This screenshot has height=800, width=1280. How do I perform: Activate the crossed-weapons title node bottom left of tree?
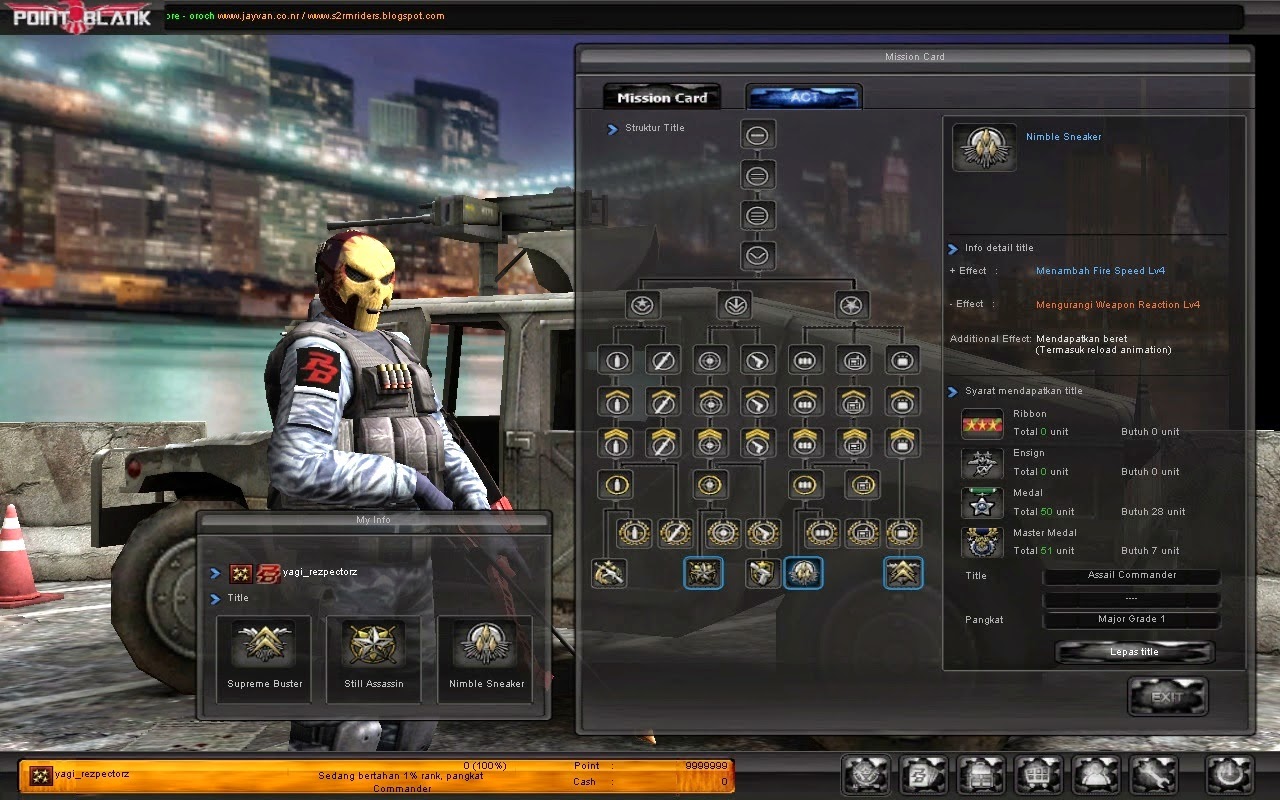[609, 573]
